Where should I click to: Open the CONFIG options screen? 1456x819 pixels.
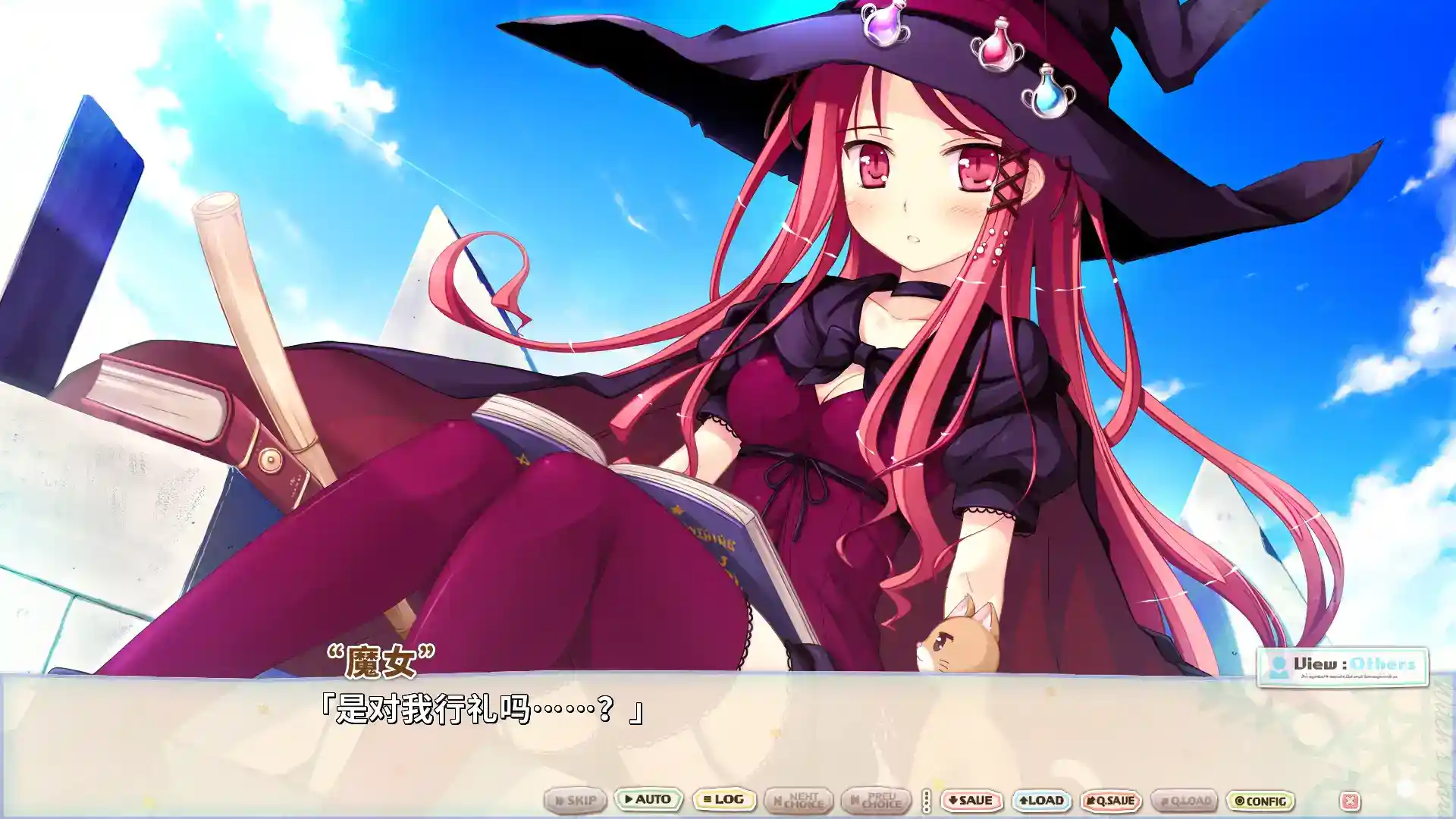tap(1259, 801)
